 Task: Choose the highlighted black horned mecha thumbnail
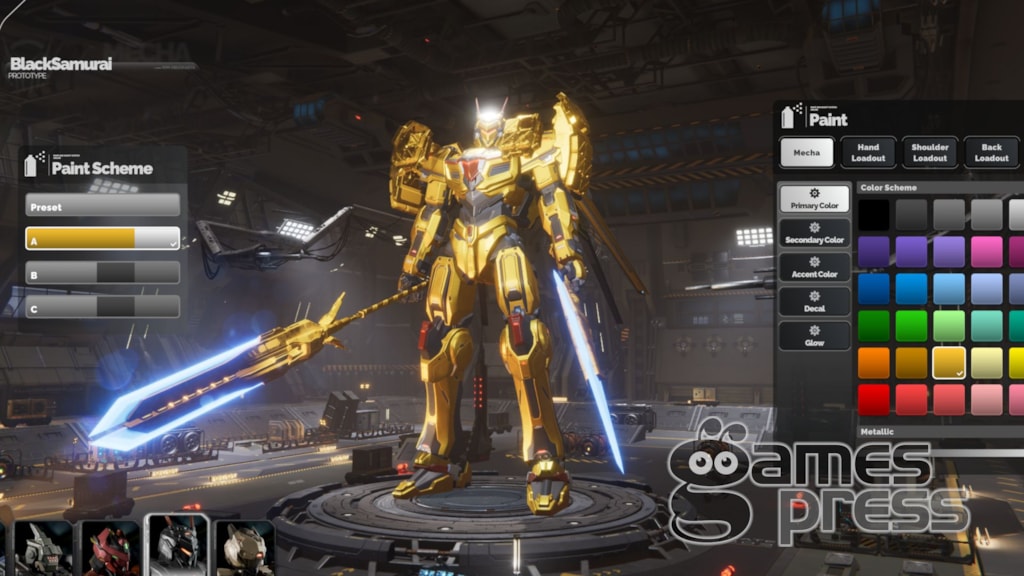click(178, 545)
